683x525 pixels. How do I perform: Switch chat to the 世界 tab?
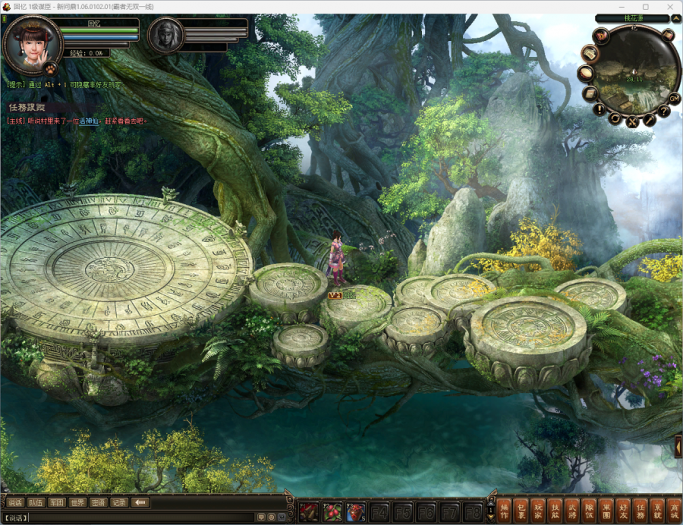tap(77, 502)
